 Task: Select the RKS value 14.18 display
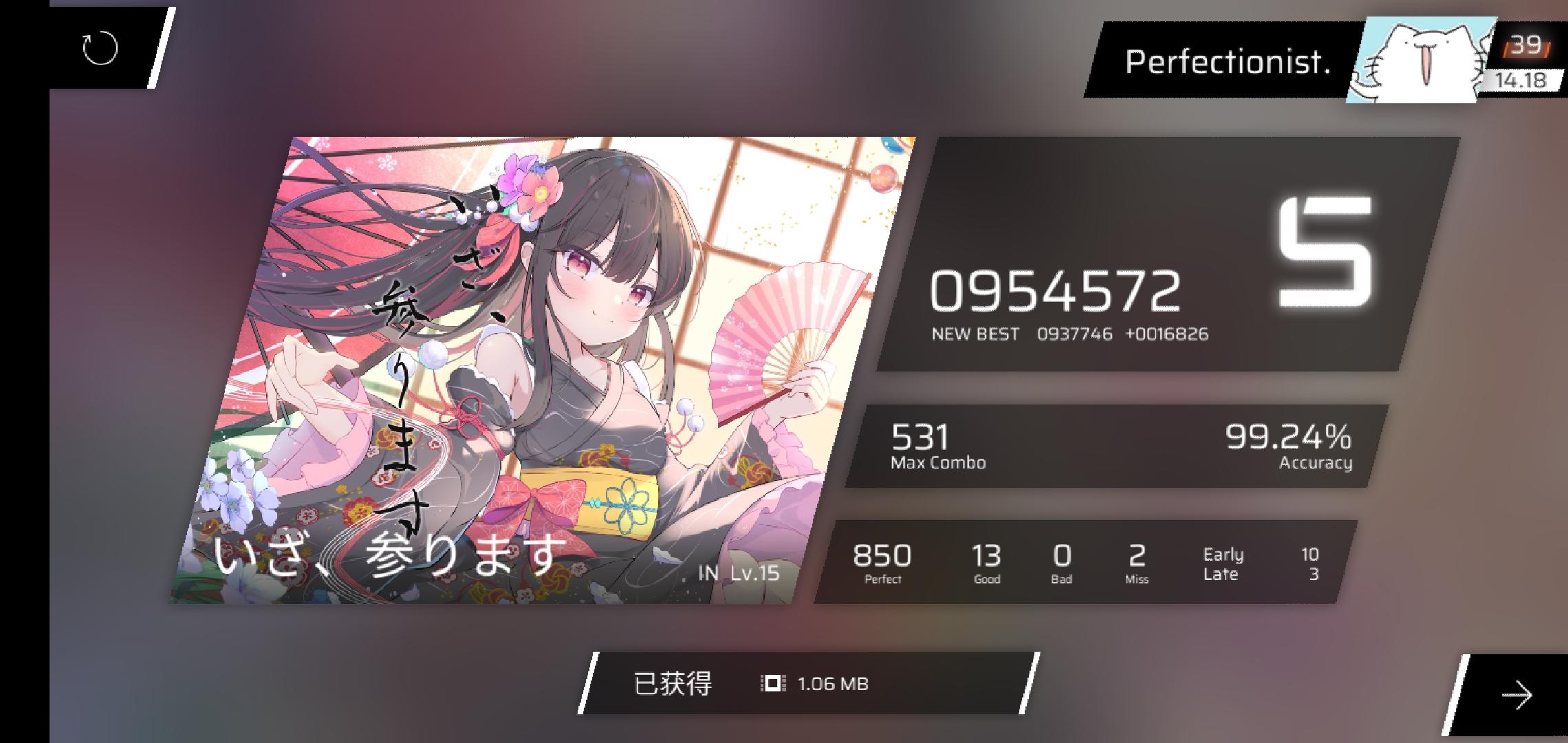point(1521,80)
